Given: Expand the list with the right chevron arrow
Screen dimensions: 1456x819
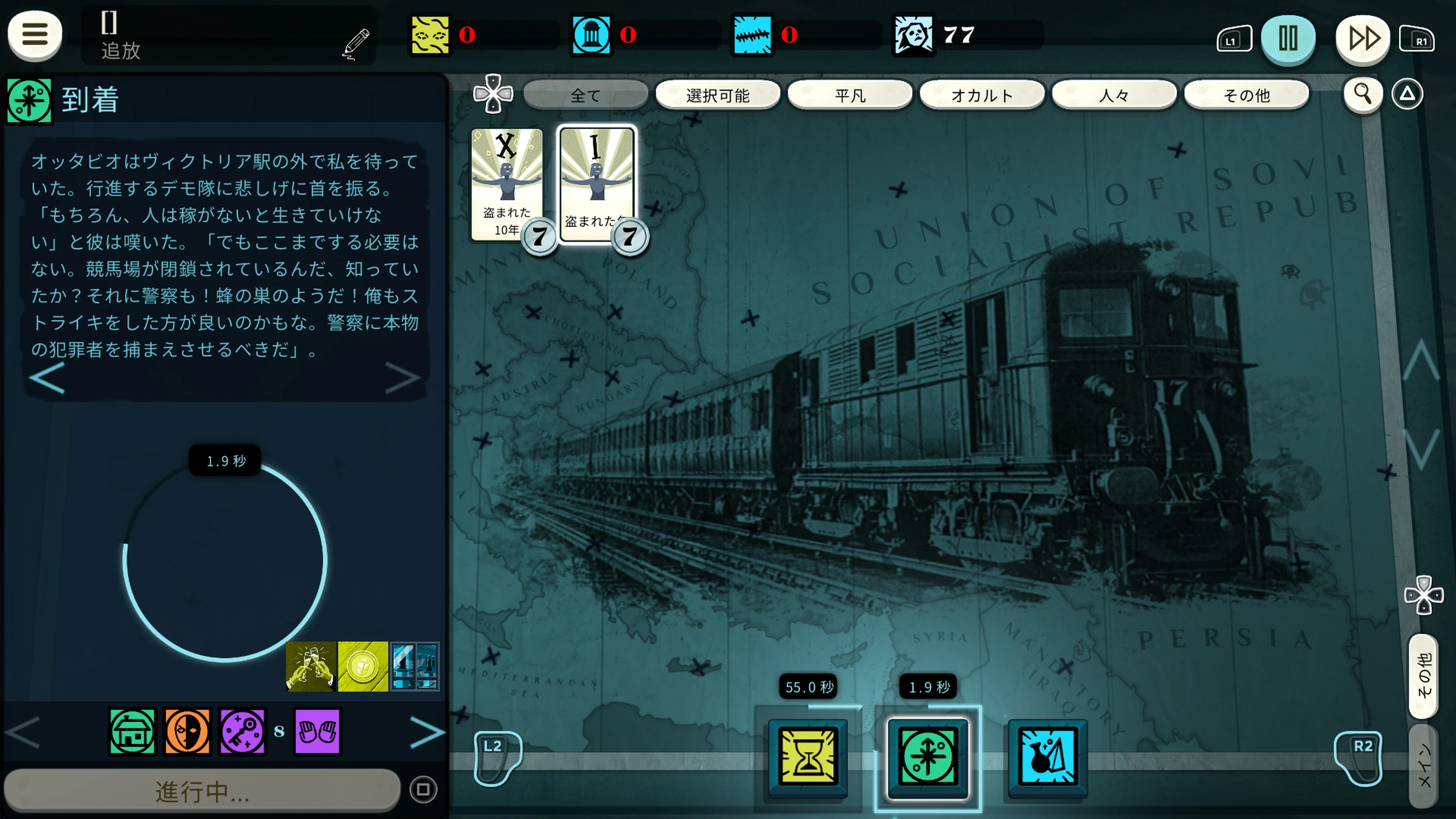Looking at the screenshot, I should (428, 732).
